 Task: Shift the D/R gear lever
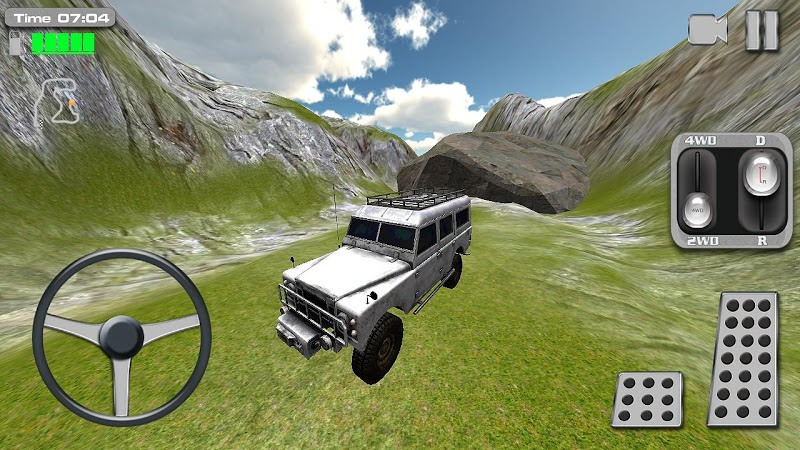[759, 178]
